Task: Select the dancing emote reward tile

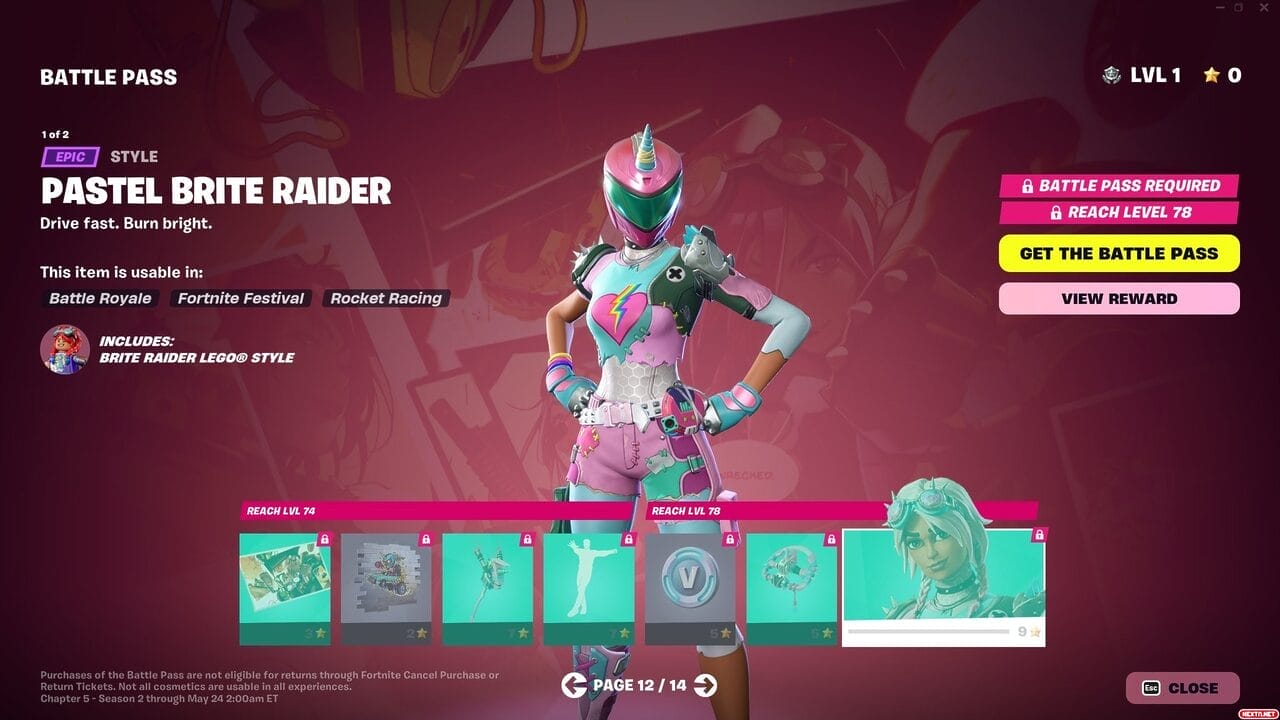Action: tap(588, 588)
